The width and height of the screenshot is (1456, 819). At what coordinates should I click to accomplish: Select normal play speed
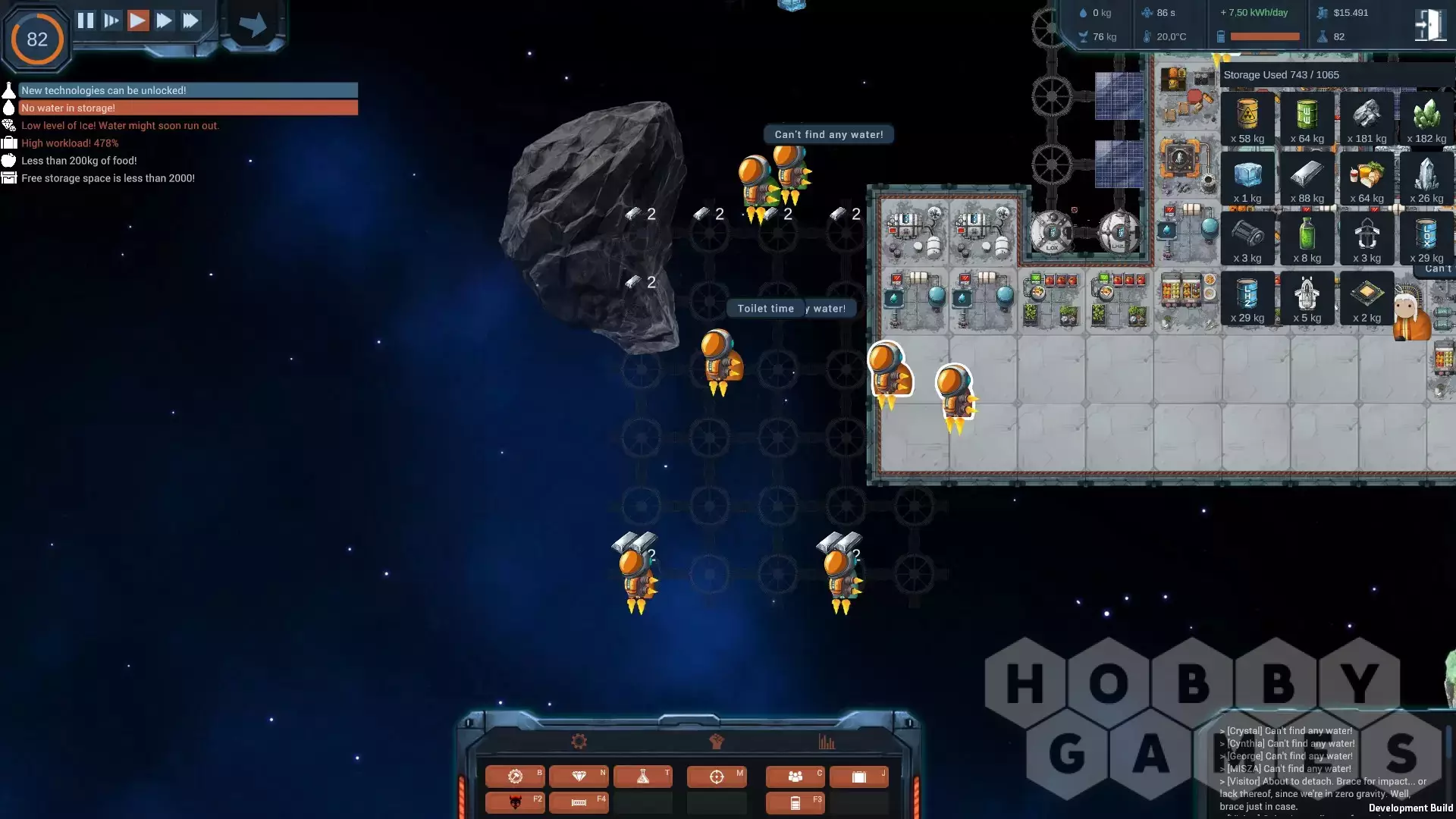138,20
